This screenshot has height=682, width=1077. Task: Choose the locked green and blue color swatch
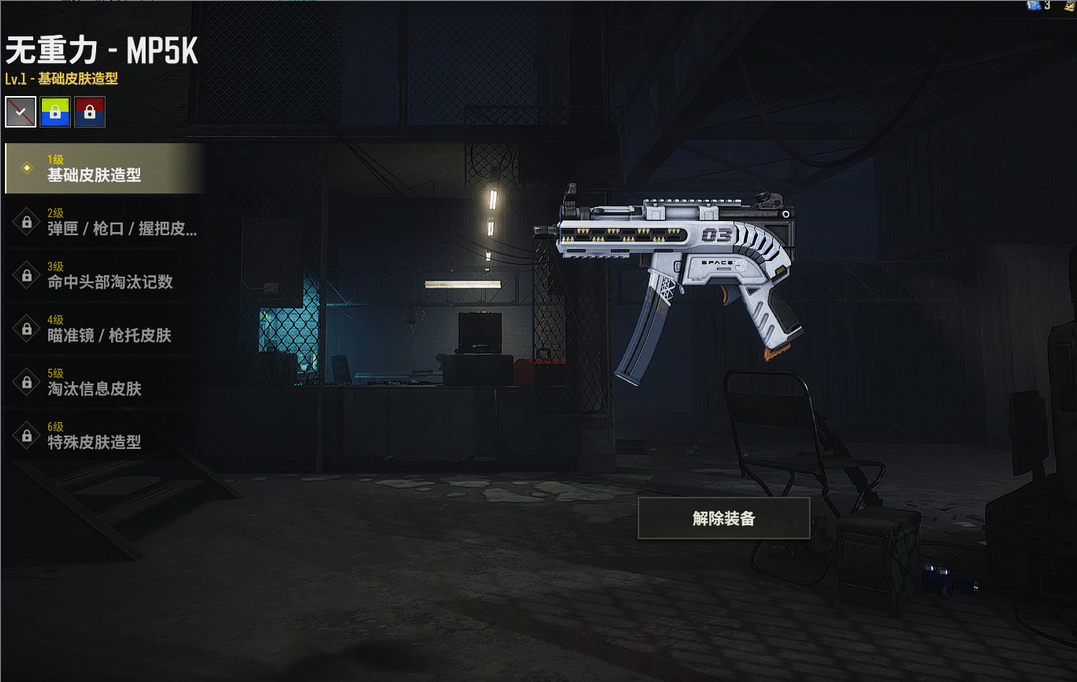click(55, 112)
